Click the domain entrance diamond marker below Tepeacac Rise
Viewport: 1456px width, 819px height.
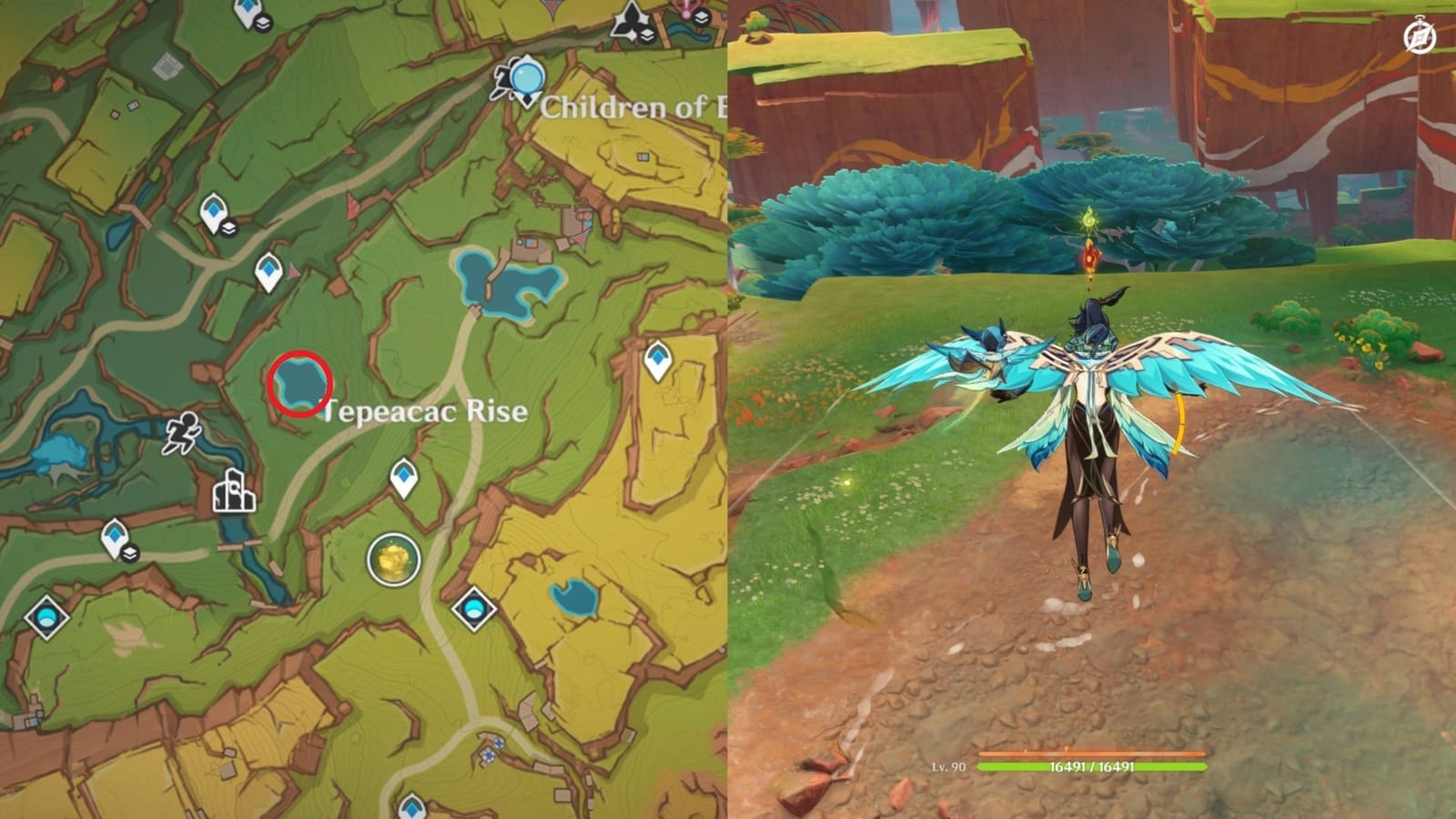click(x=472, y=610)
